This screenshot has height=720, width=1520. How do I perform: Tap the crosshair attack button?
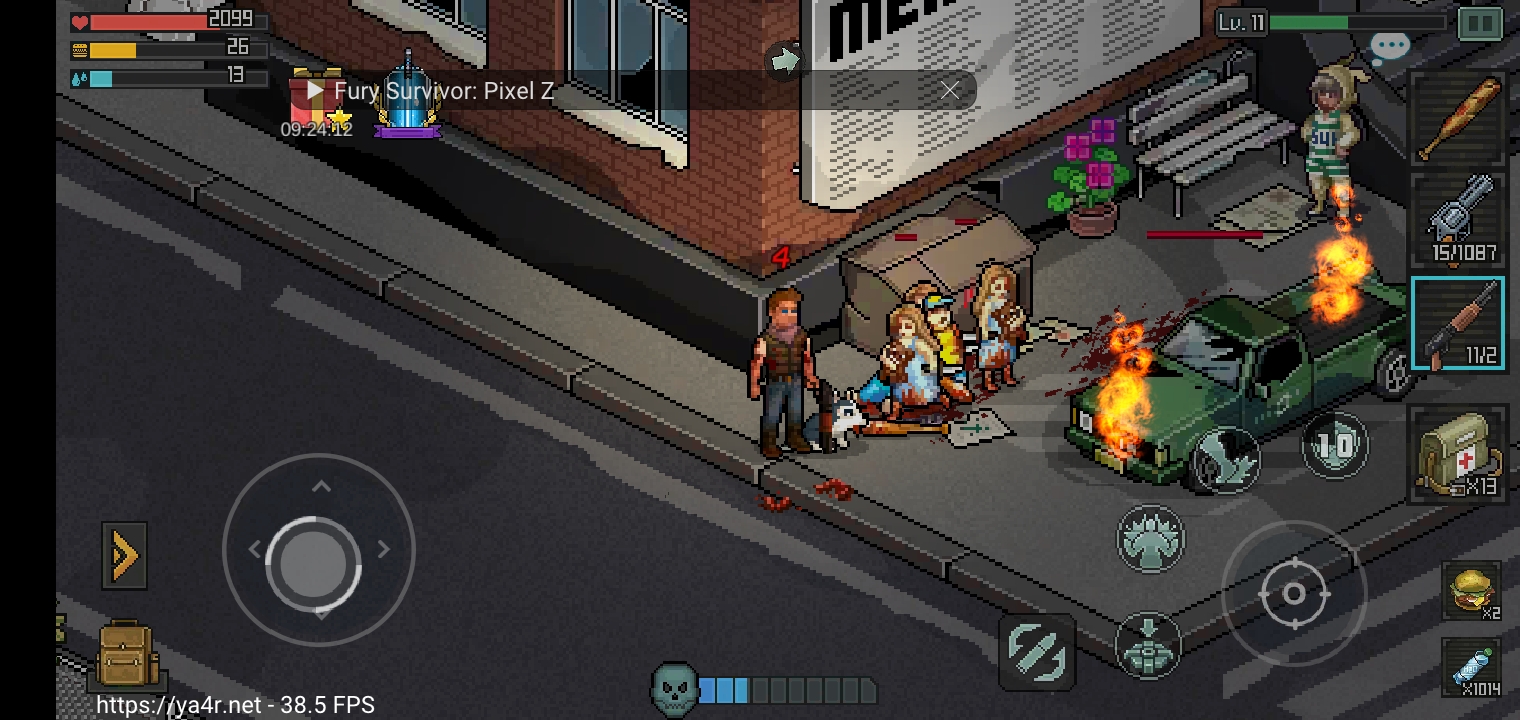1293,594
